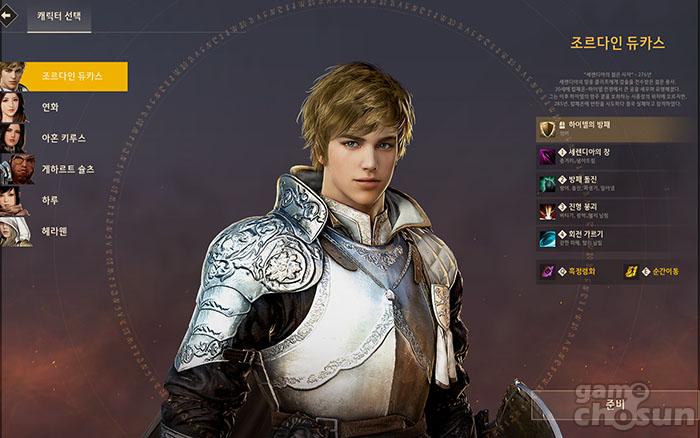Select the 순간이동 ability

tap(654, 270)
